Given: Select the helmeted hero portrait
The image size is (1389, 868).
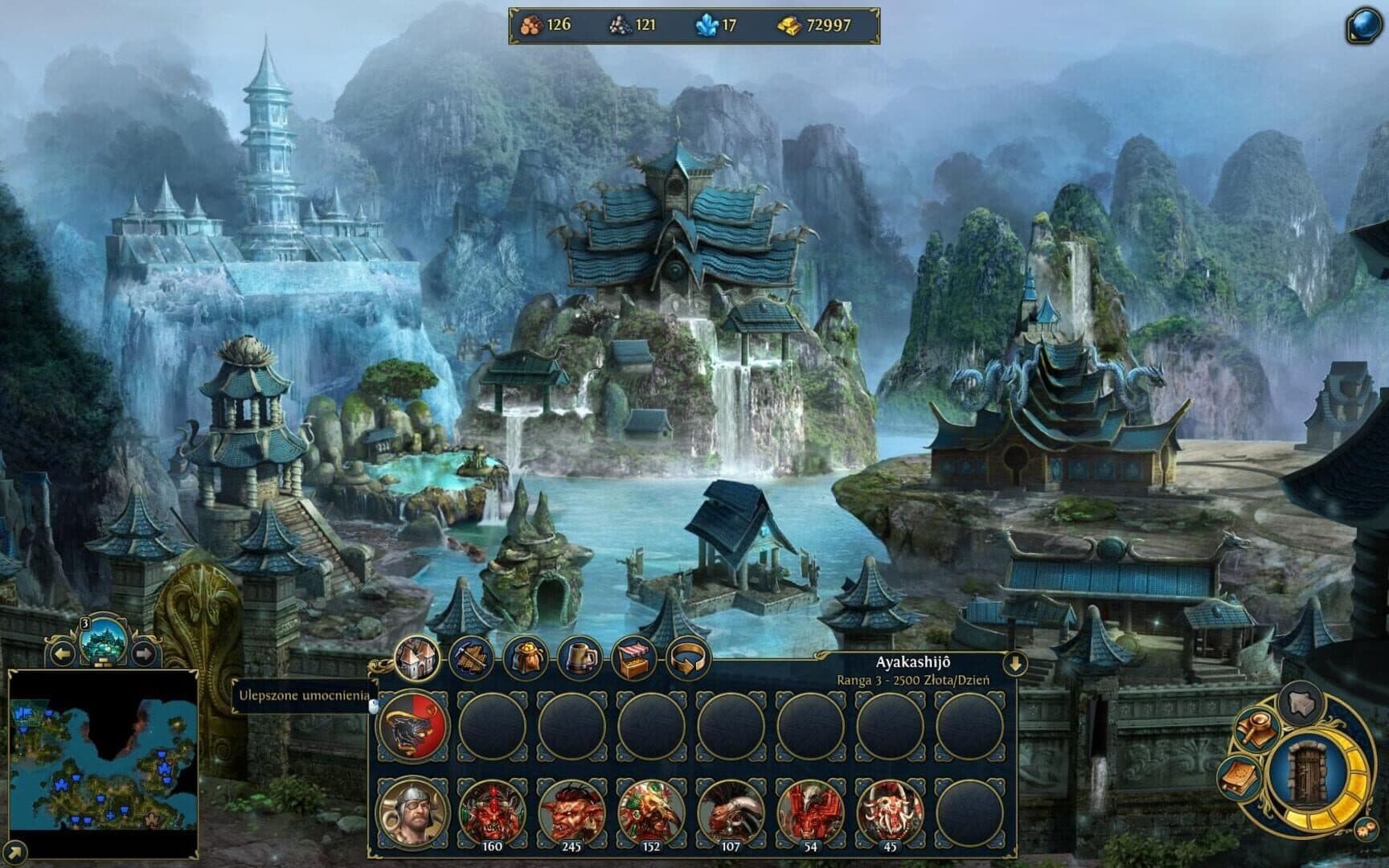Looking at the screenshot, I should pos(413,813).
